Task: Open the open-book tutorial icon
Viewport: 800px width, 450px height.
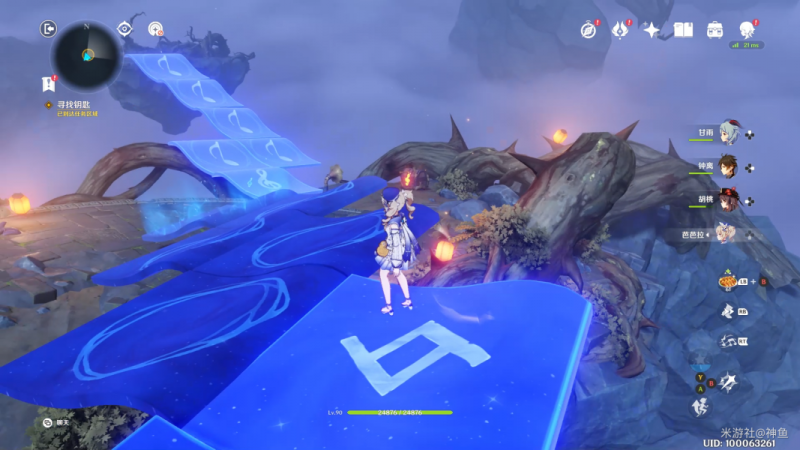Action: (683, 30)
